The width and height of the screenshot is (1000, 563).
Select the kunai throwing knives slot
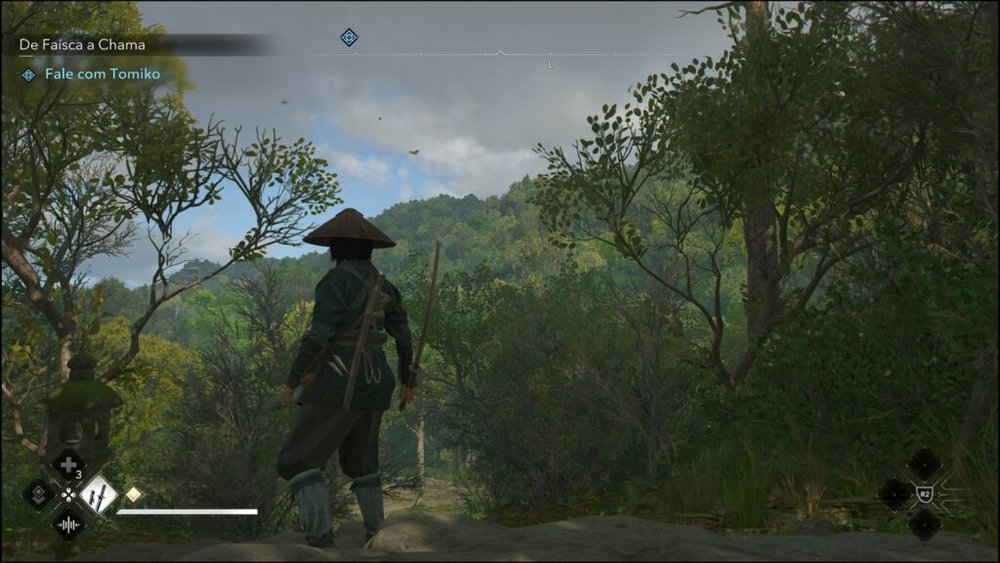98,494
